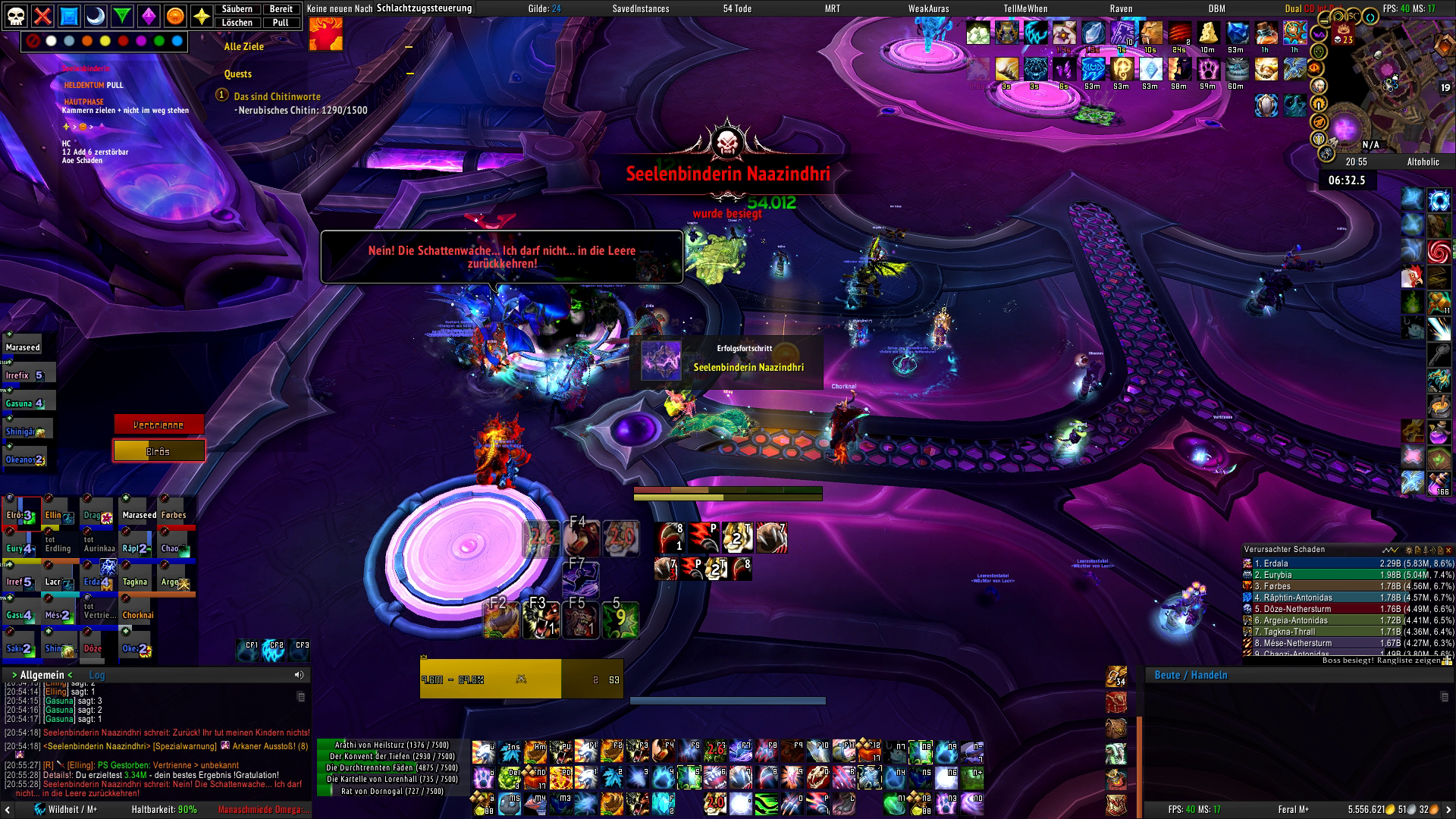1456x819 pixels.
Task: Start a ready check with Bereit
Action: (281, 9)
